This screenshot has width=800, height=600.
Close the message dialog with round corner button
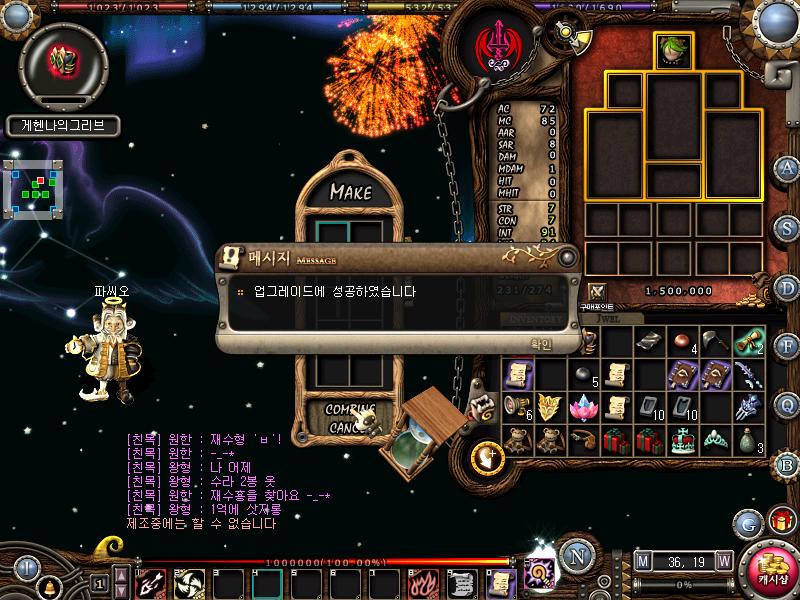pos(567,257)
